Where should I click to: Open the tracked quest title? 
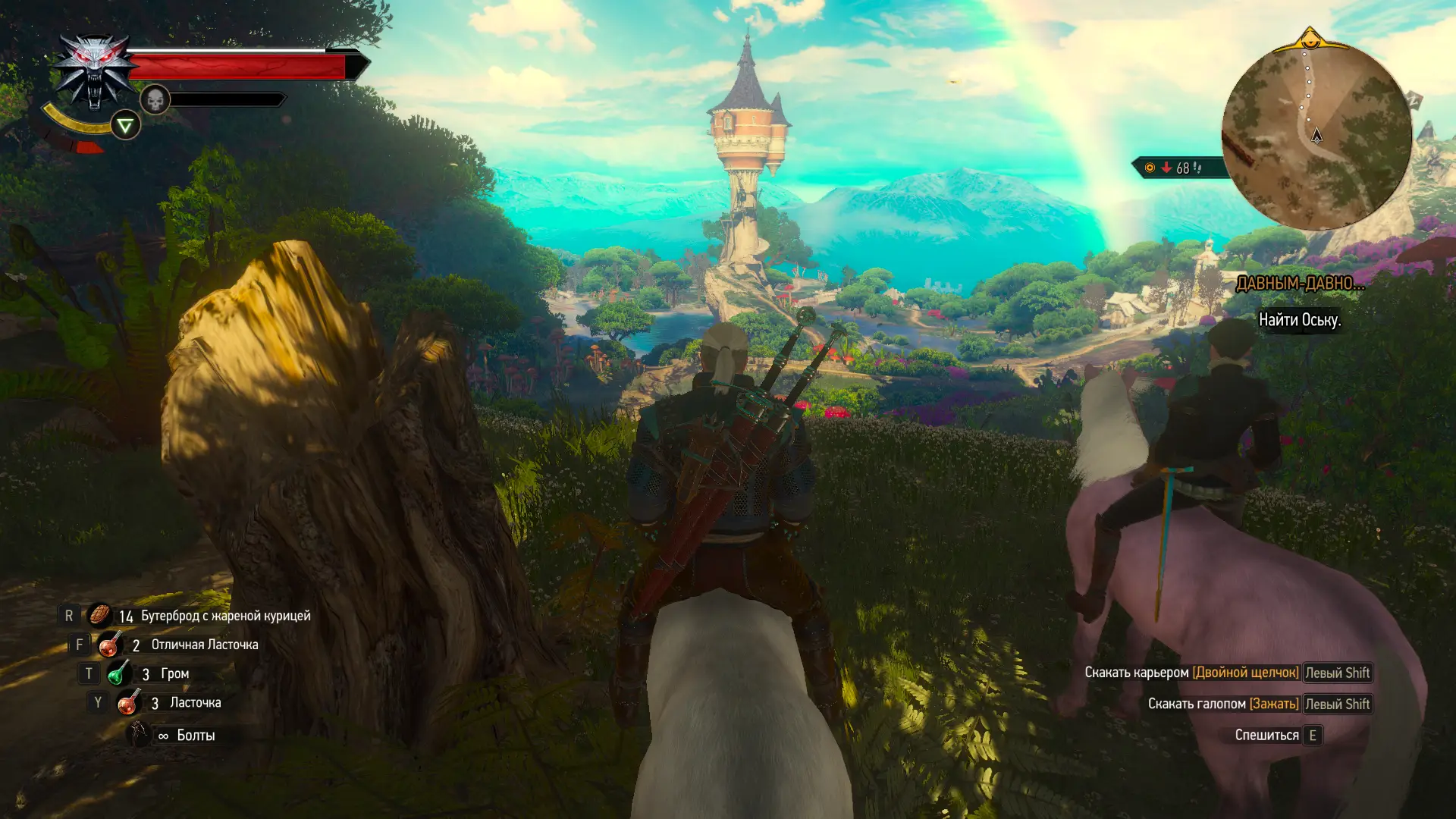(x=1300, y=284)
